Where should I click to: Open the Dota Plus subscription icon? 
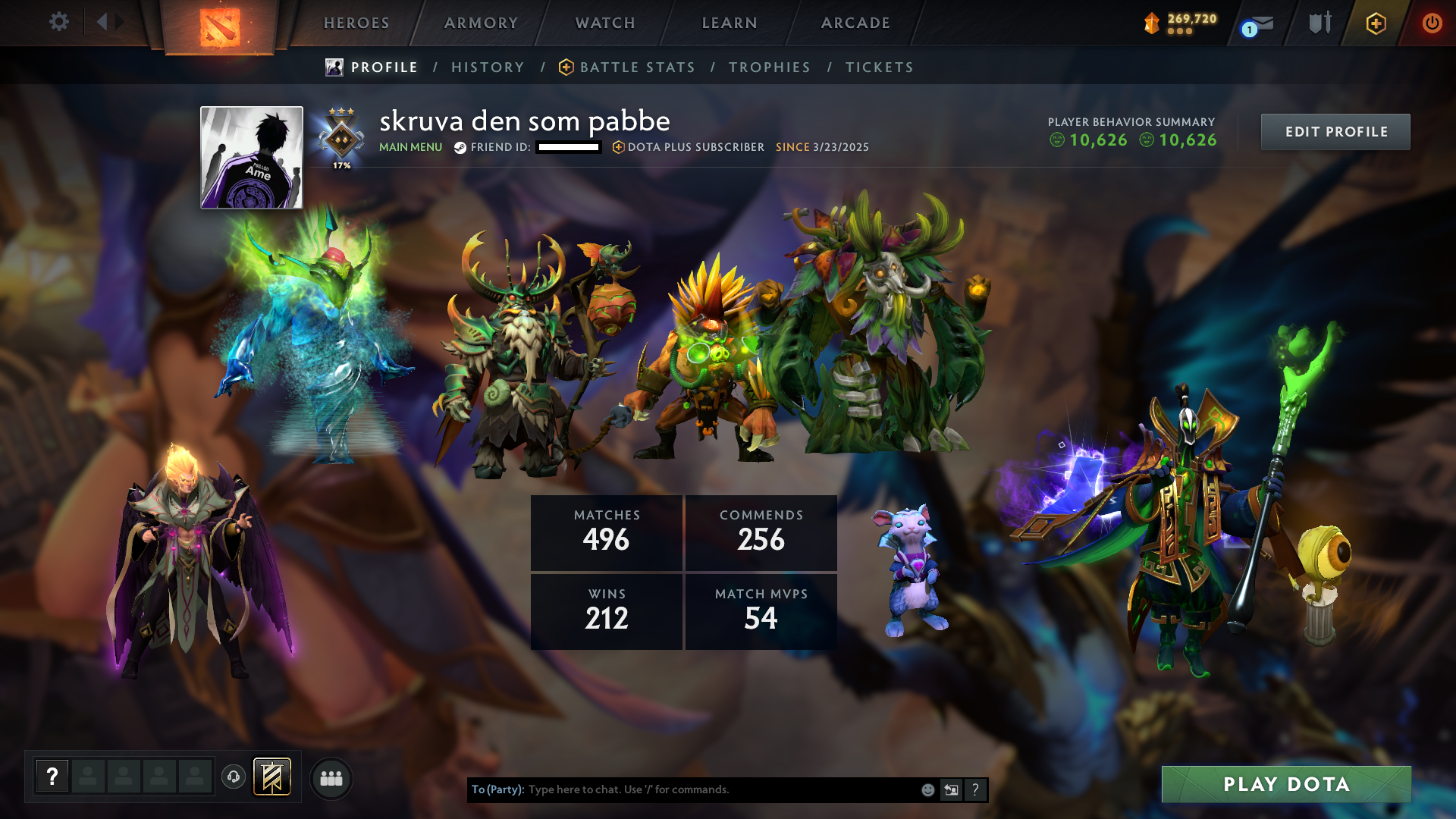point(1376,23)
